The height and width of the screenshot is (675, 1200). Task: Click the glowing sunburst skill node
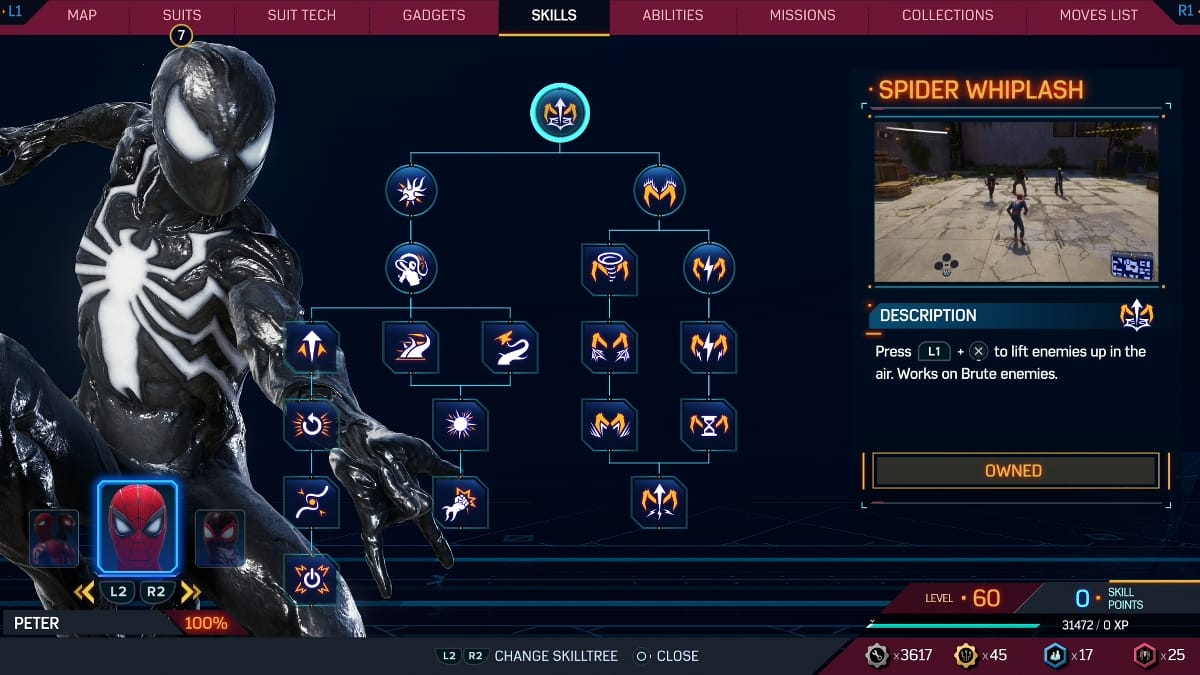click(461, 424)
